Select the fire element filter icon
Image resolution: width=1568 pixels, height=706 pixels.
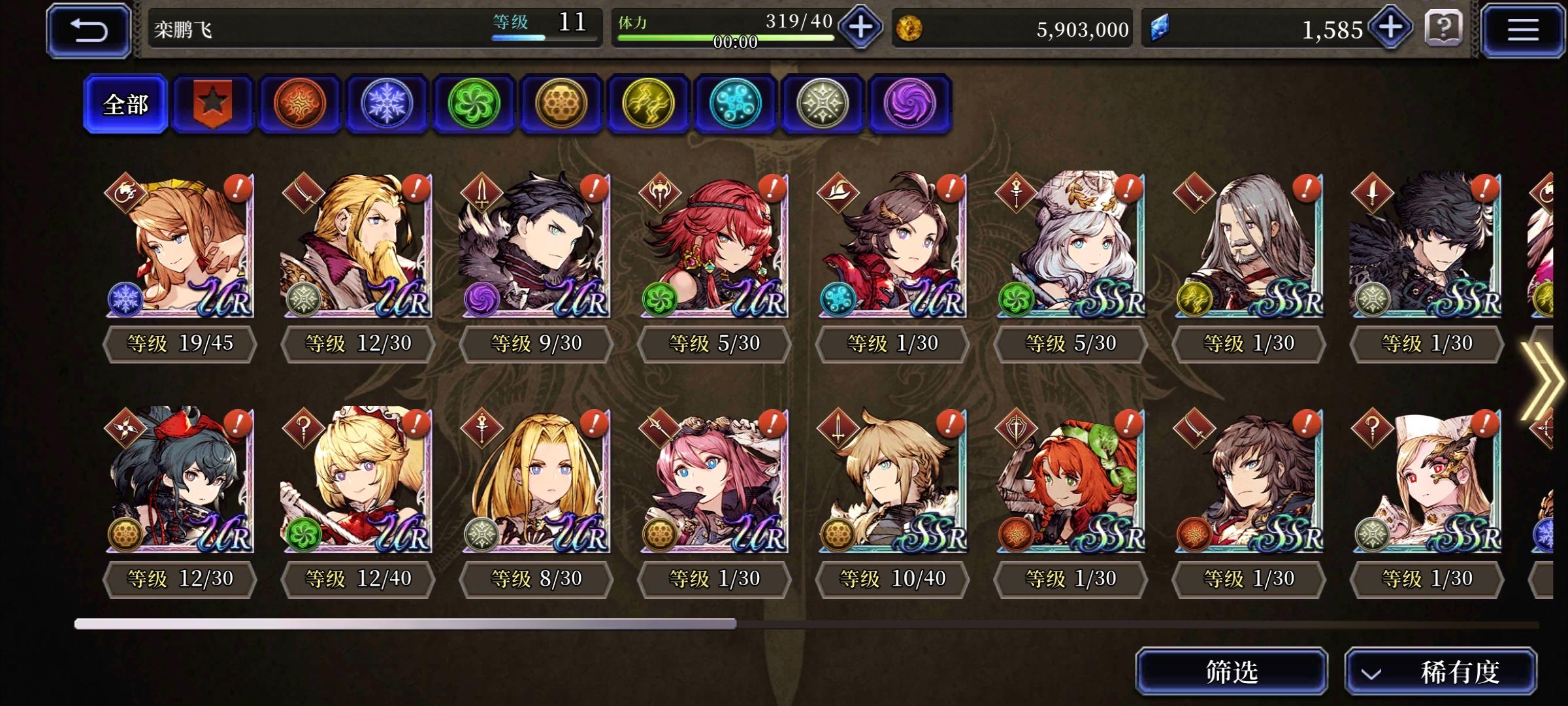click(x=299, y=103)
